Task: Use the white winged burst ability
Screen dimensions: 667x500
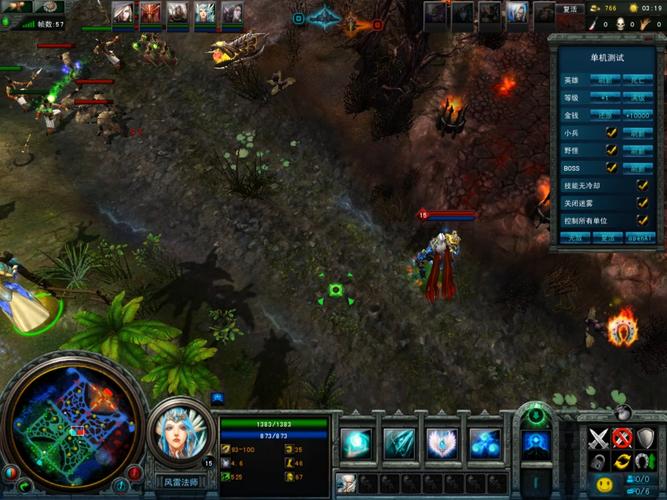Action: coord(442,443)
